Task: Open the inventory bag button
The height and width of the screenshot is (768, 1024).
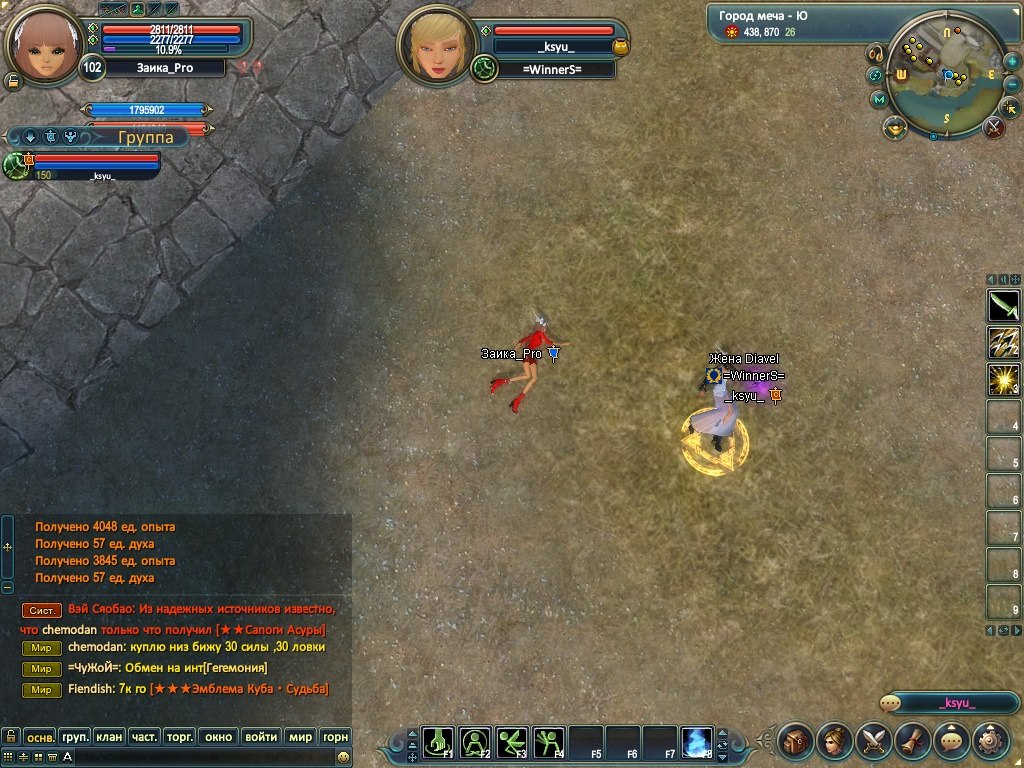Action: coord(796,741)
